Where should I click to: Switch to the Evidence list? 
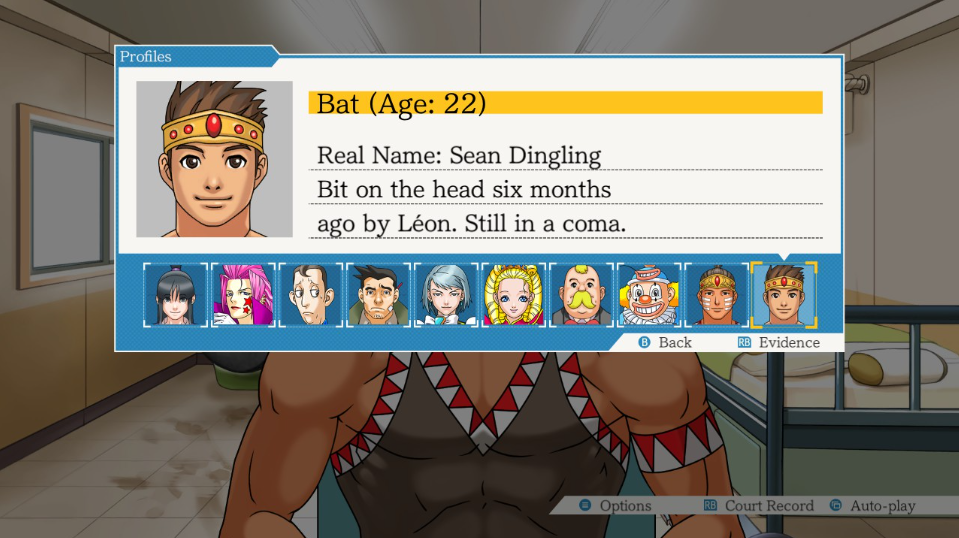(778, 342)
